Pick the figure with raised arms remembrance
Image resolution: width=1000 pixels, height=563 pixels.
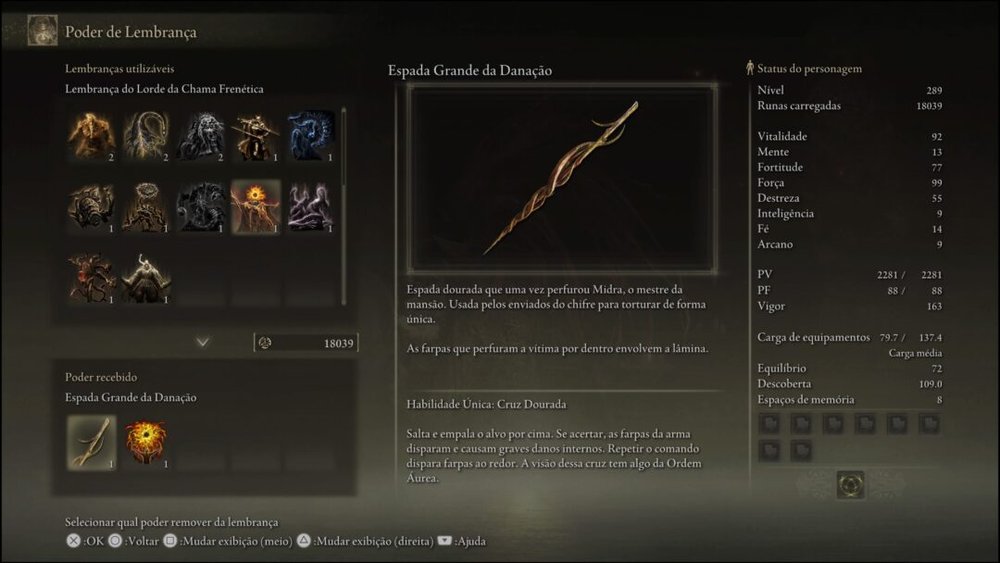tap(145, 277)
